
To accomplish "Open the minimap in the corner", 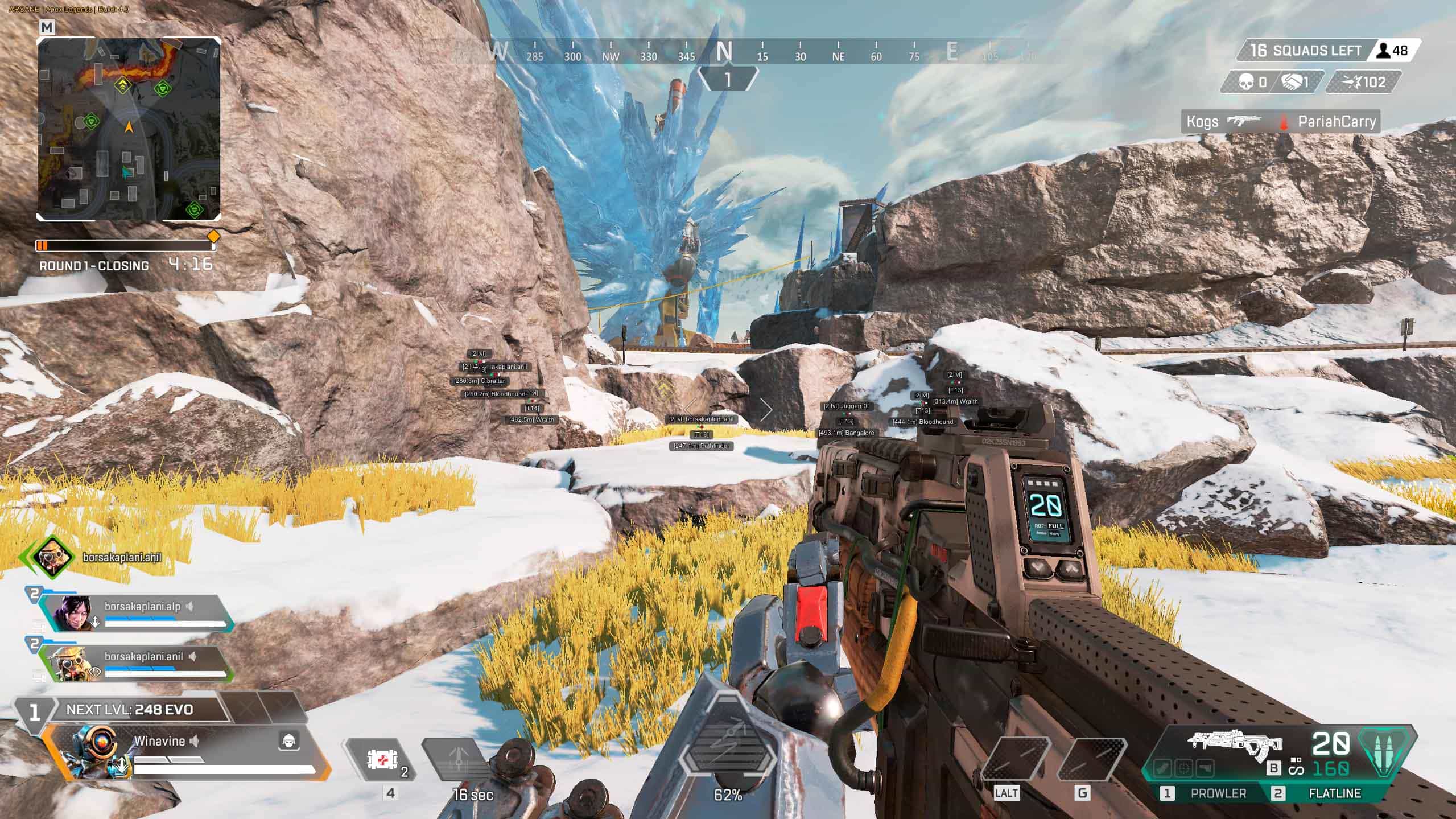I will tap(129, 129).
